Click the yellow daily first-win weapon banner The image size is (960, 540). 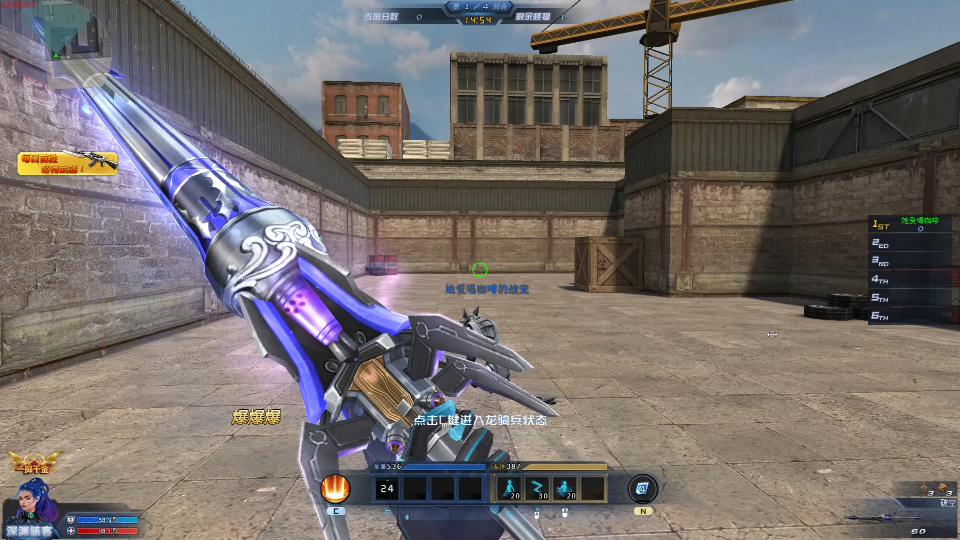(67, 163)
